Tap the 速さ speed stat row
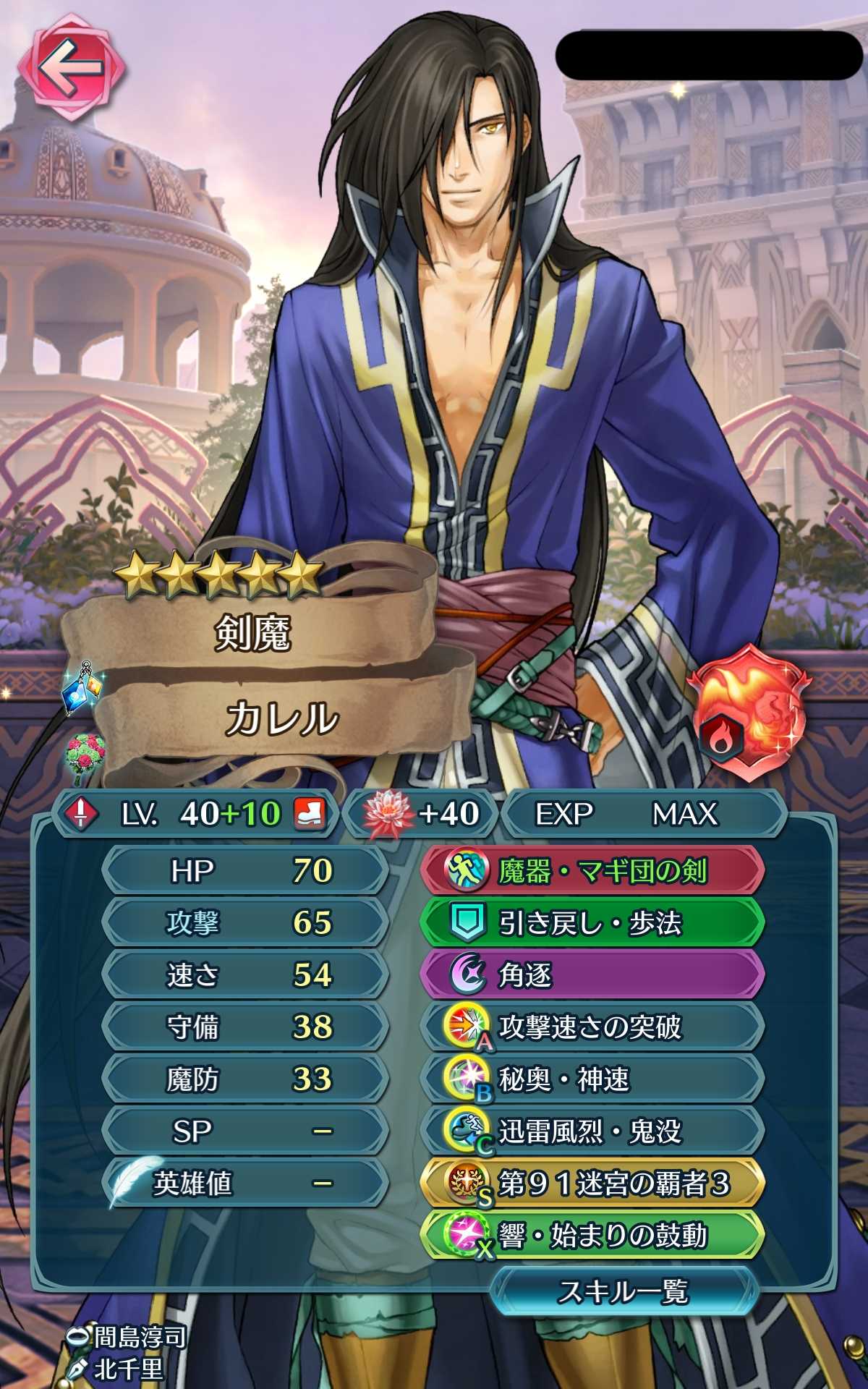 coord(246,975)
